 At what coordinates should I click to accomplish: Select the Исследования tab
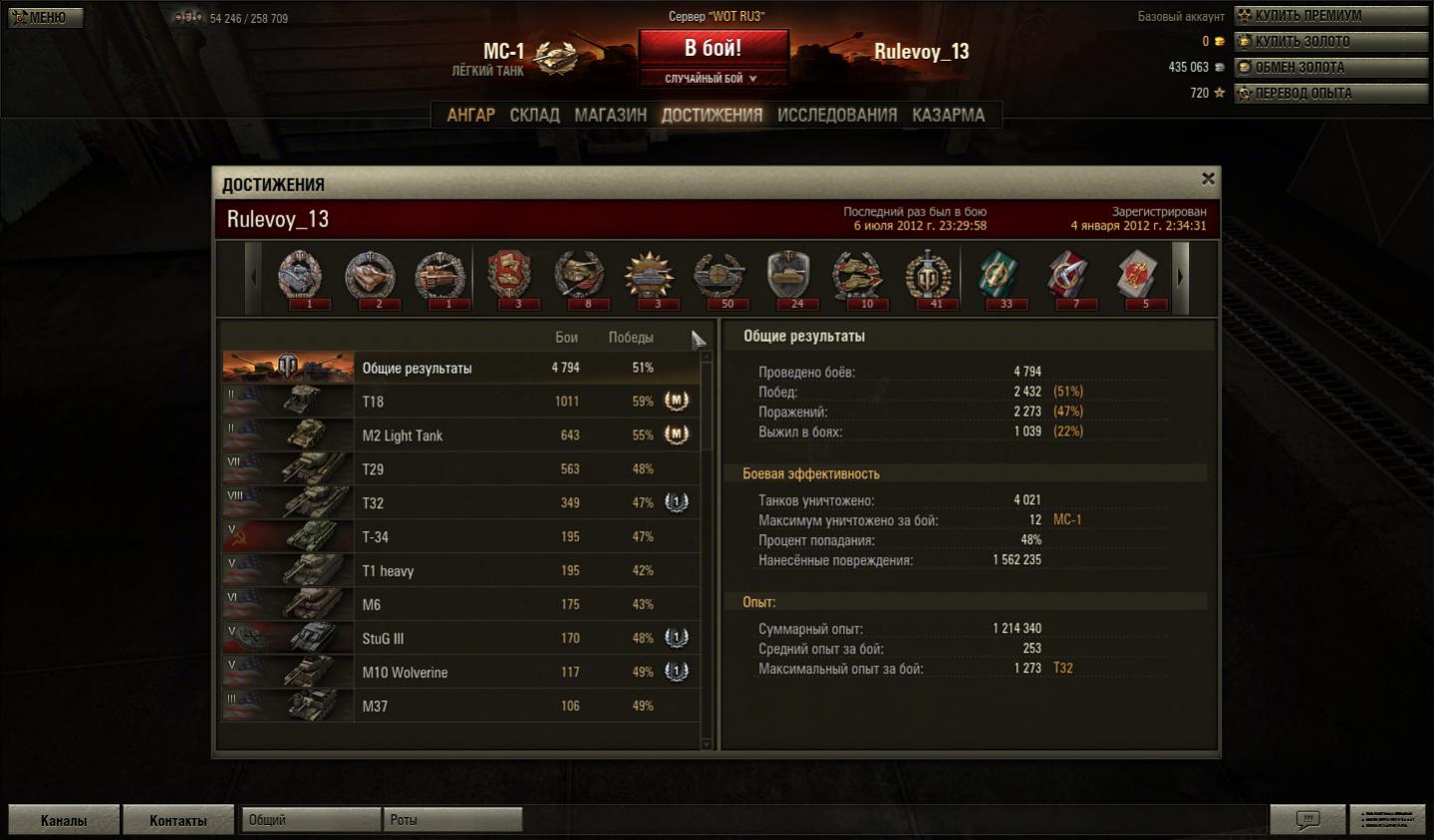[836, 116]
